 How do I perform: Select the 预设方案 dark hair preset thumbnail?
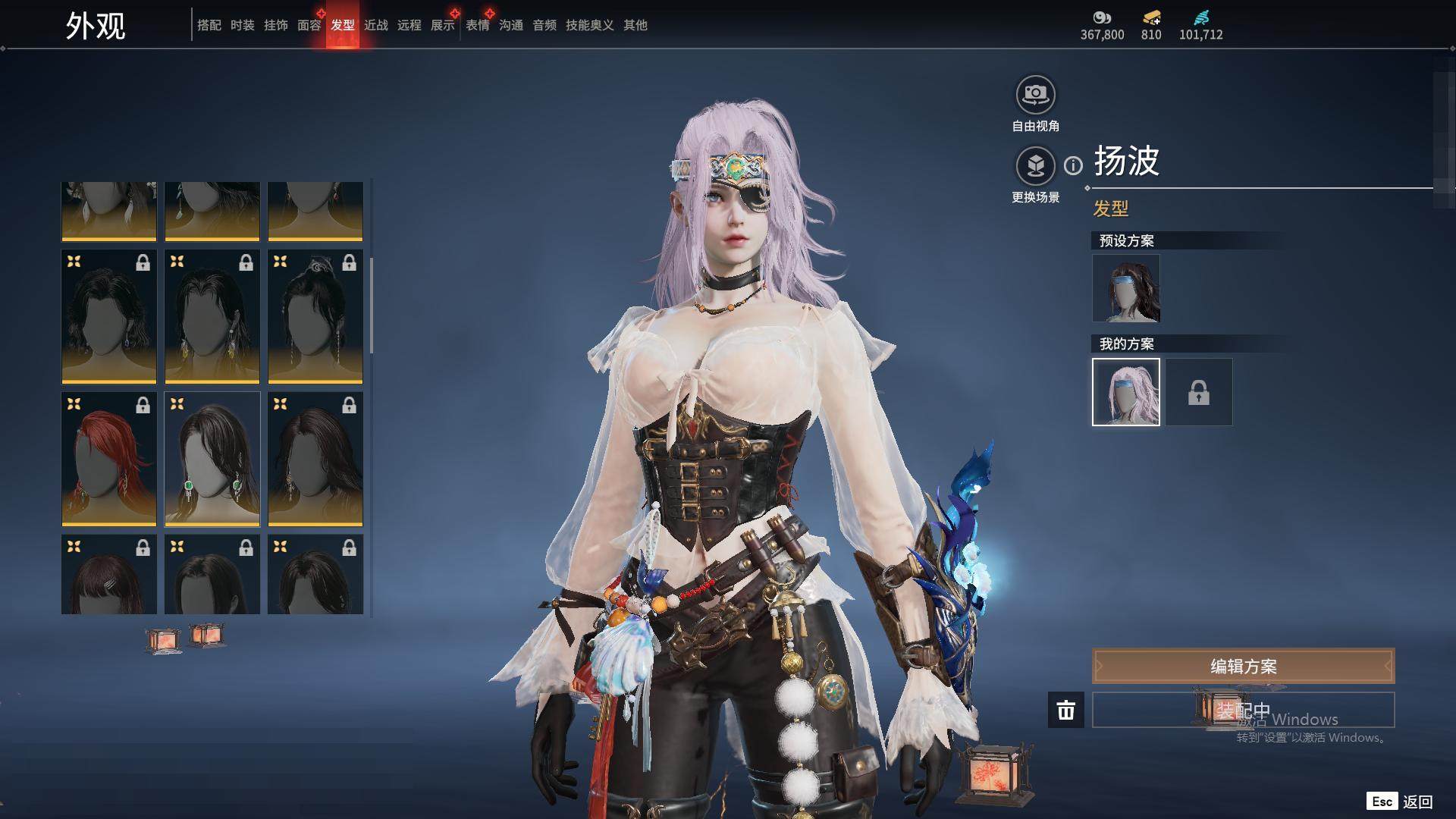tap(1125, 288)
